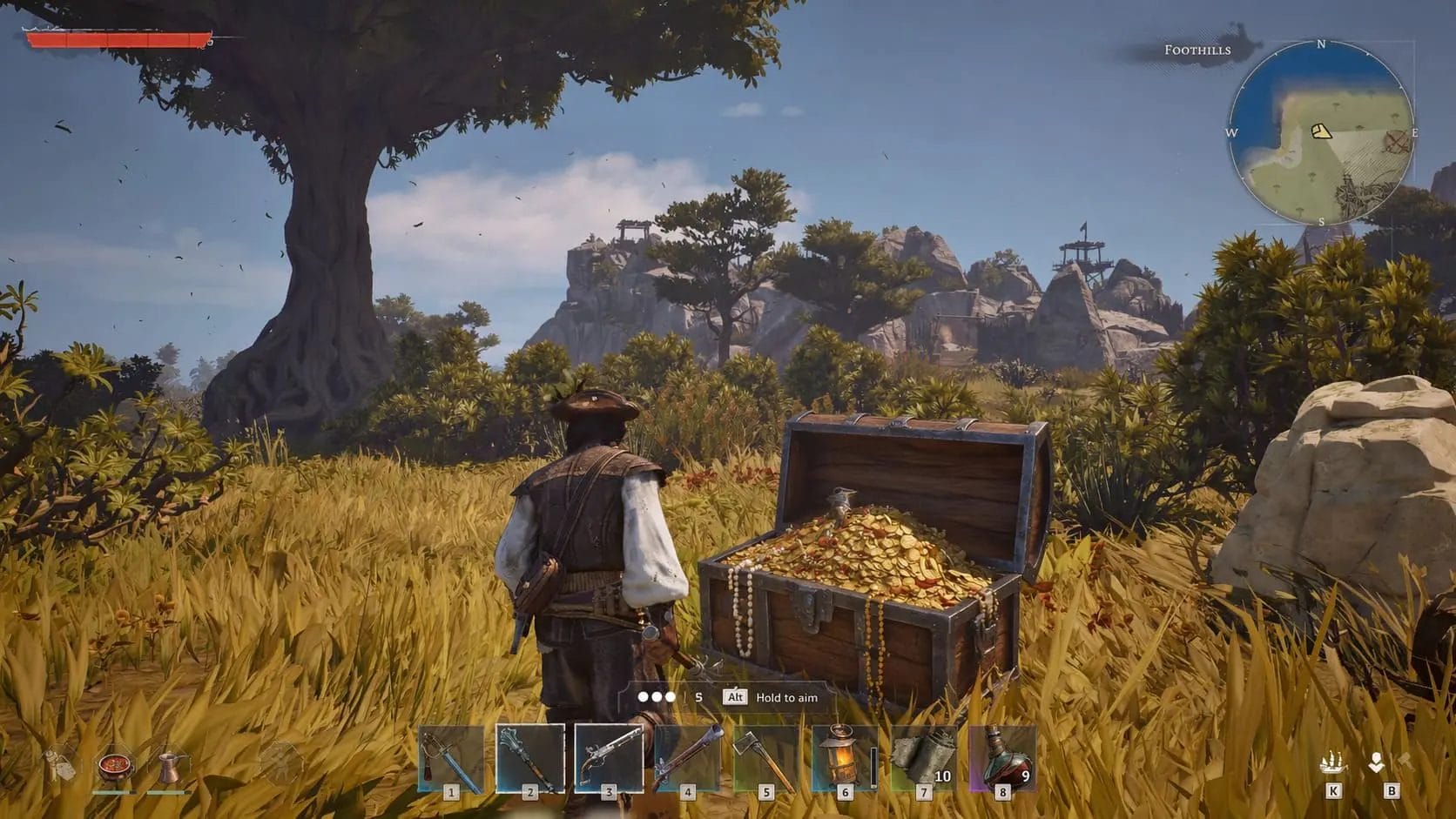Select the hatchet hotbar slot
Screen dimensions: 1456x819
point(766,760)
